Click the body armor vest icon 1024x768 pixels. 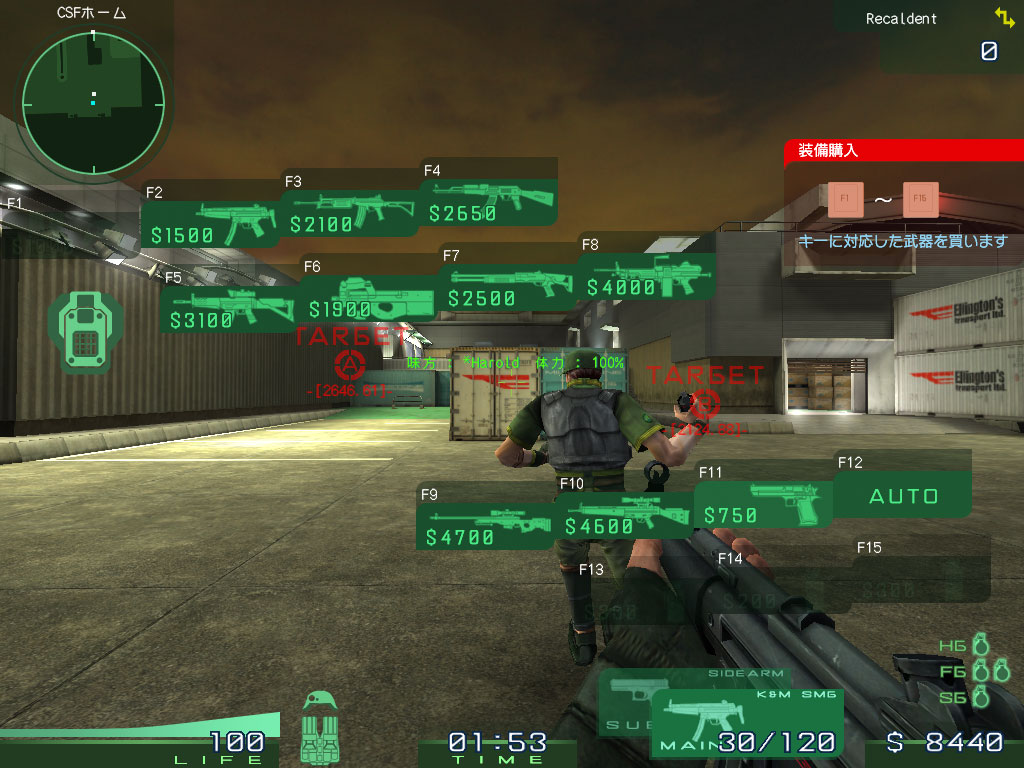(320, 730)
